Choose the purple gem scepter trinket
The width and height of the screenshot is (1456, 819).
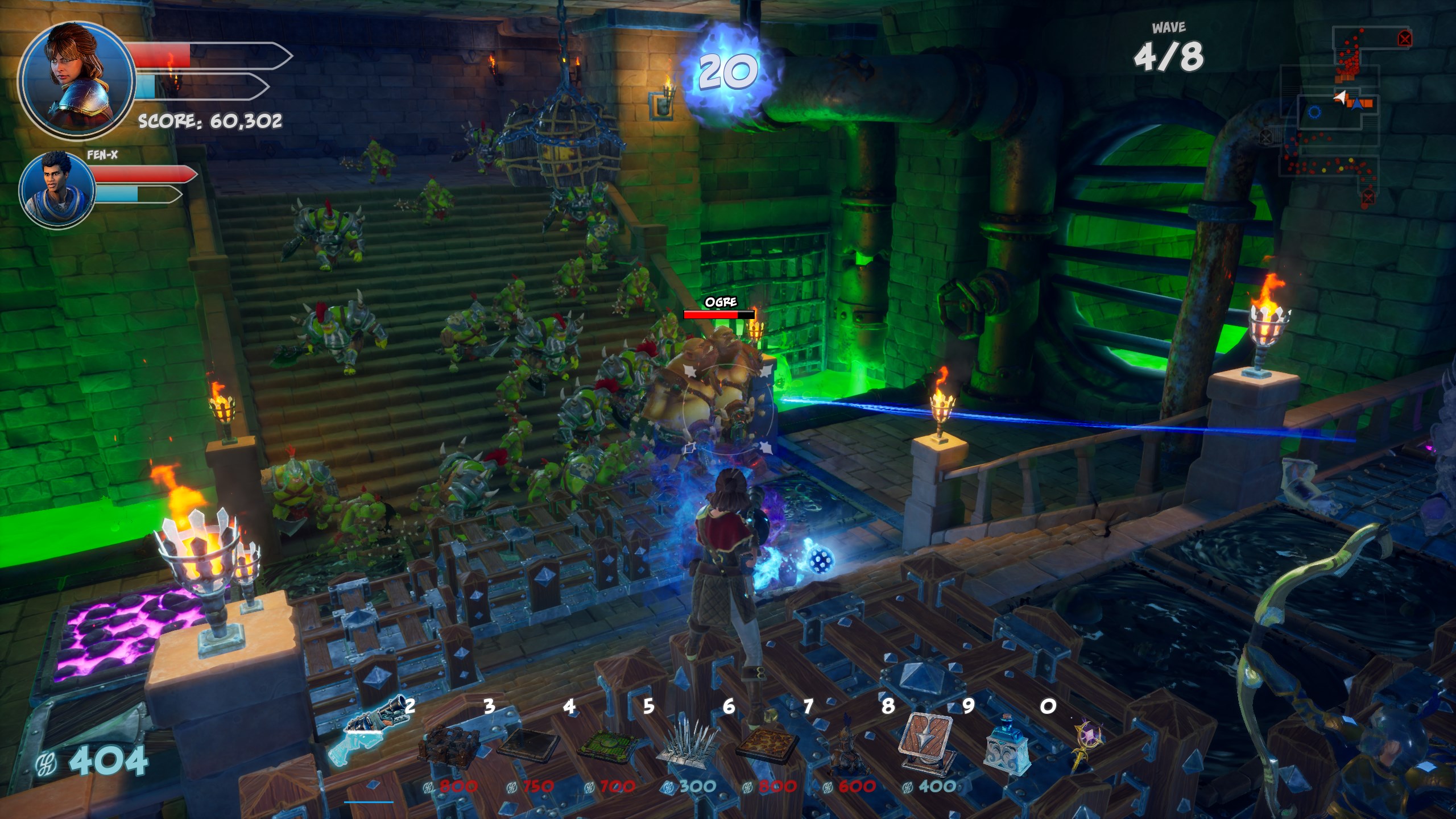pyautogui.click(x=1086, y=745)
